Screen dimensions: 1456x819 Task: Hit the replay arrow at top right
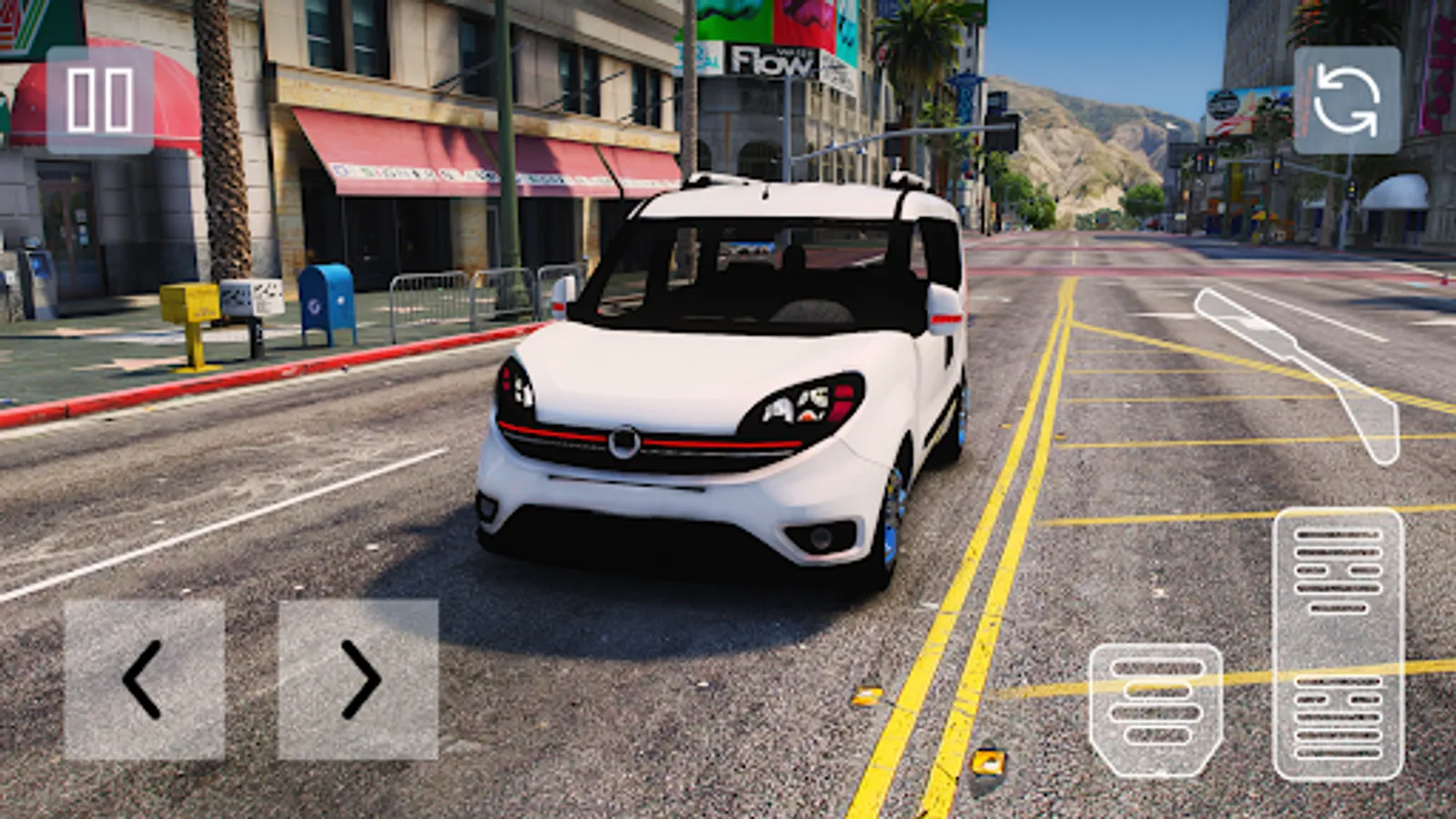pos(1350,100)
